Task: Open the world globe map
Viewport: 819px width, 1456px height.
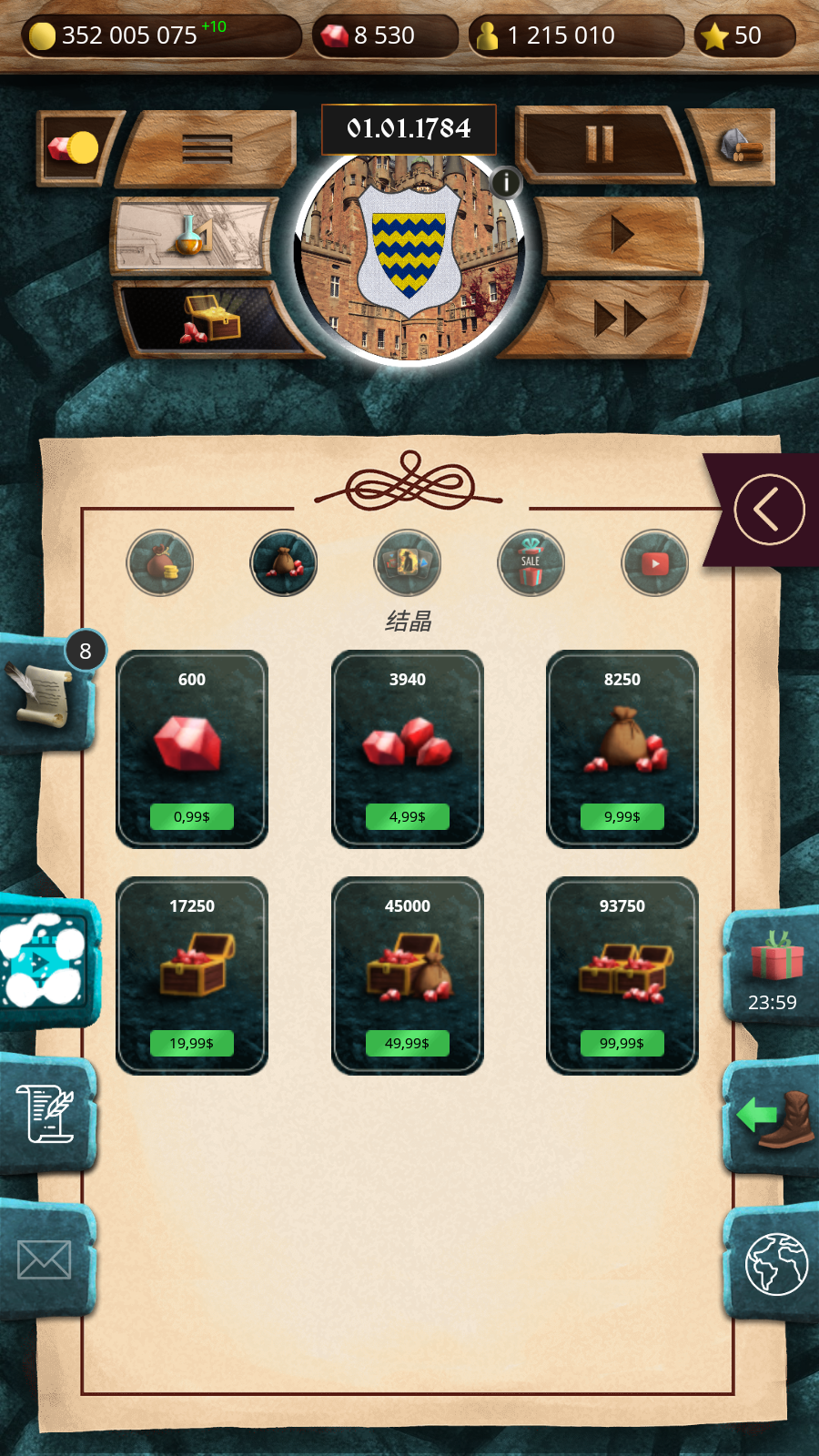Action: pos(775,1263)
